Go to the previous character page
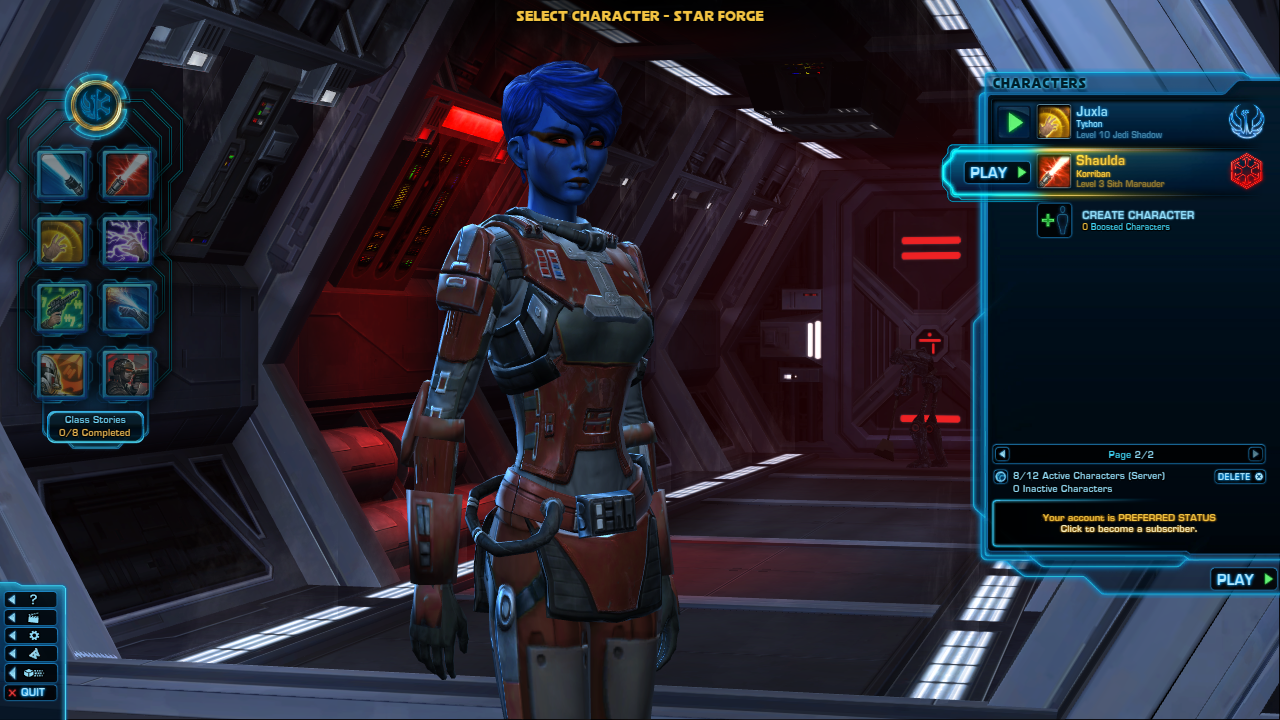Viewport: 1280px width, 720px height. coord(1002,454)
